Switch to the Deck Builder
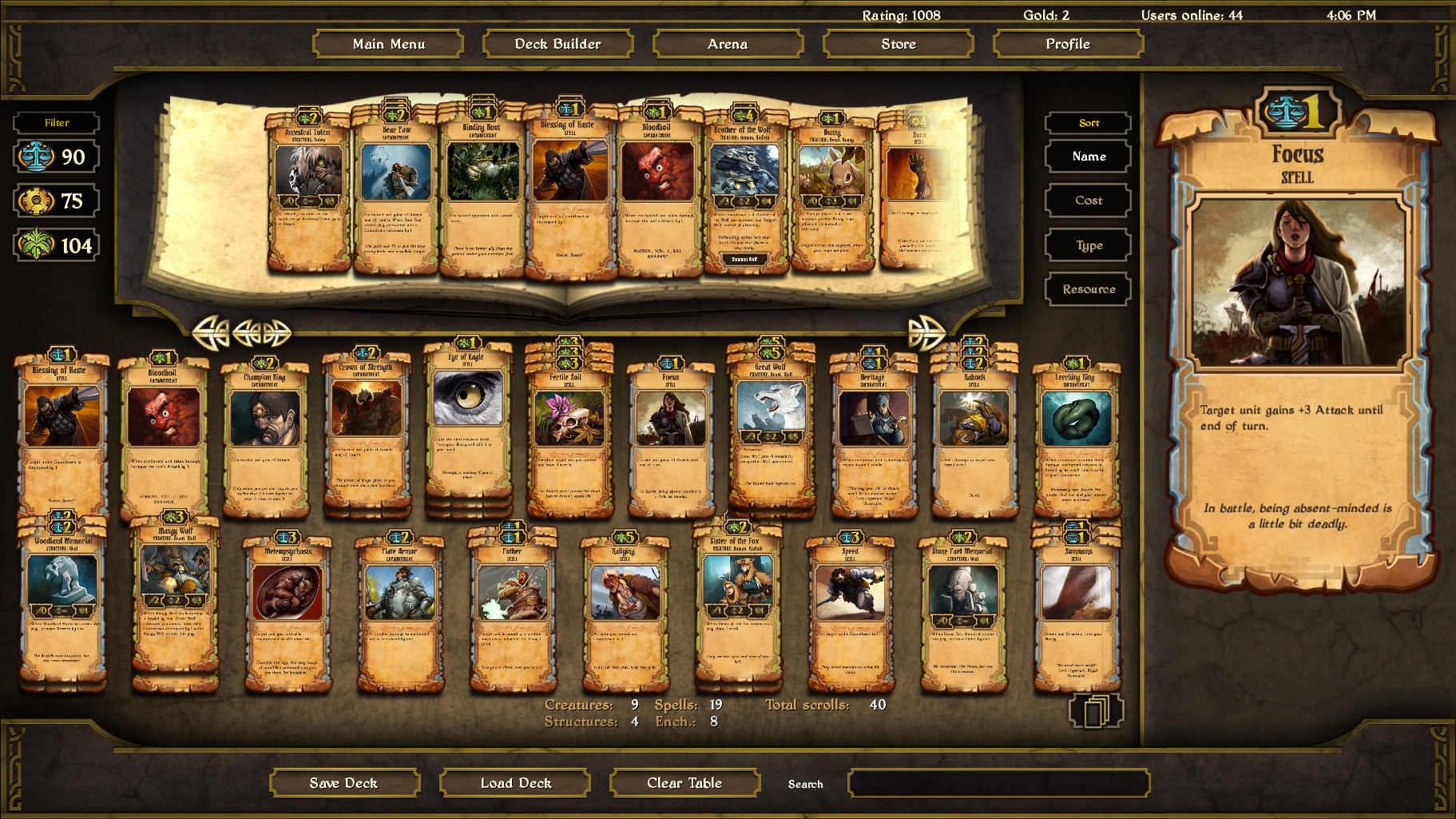The width and height of the screenshot is (1456, 819). (557, 44)
